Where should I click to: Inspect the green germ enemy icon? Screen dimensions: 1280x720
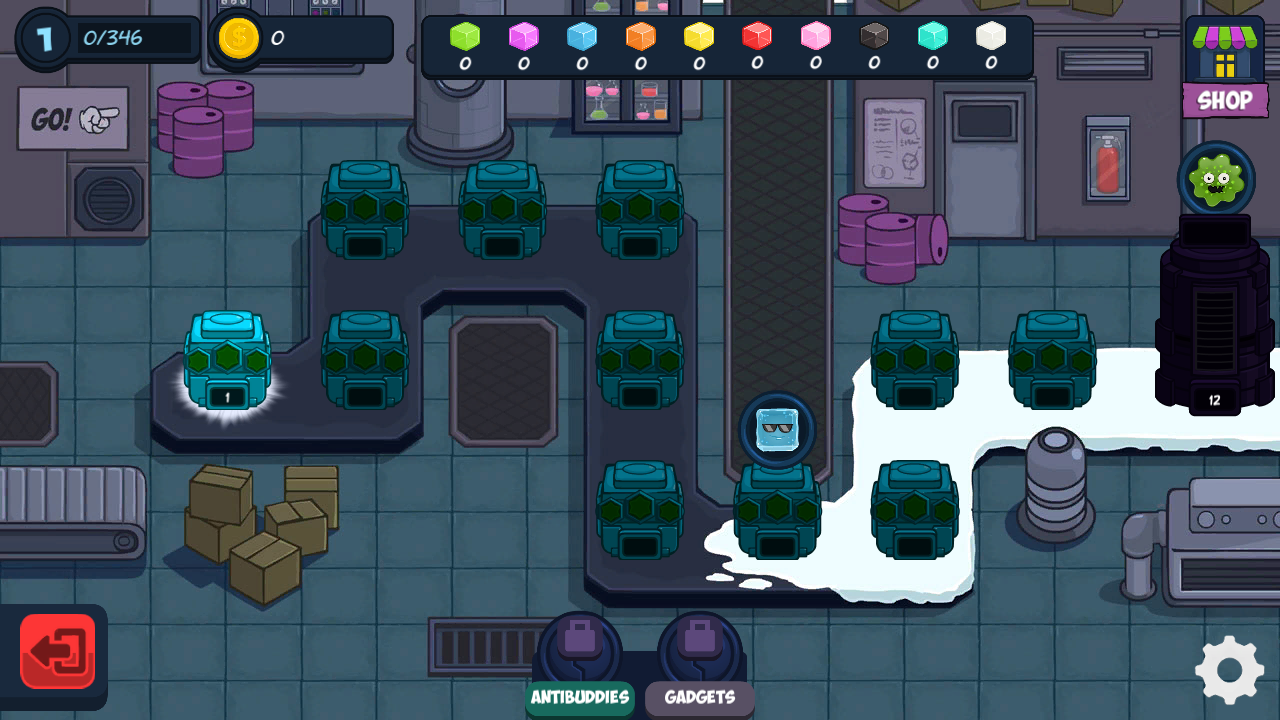click(1216, 179)
